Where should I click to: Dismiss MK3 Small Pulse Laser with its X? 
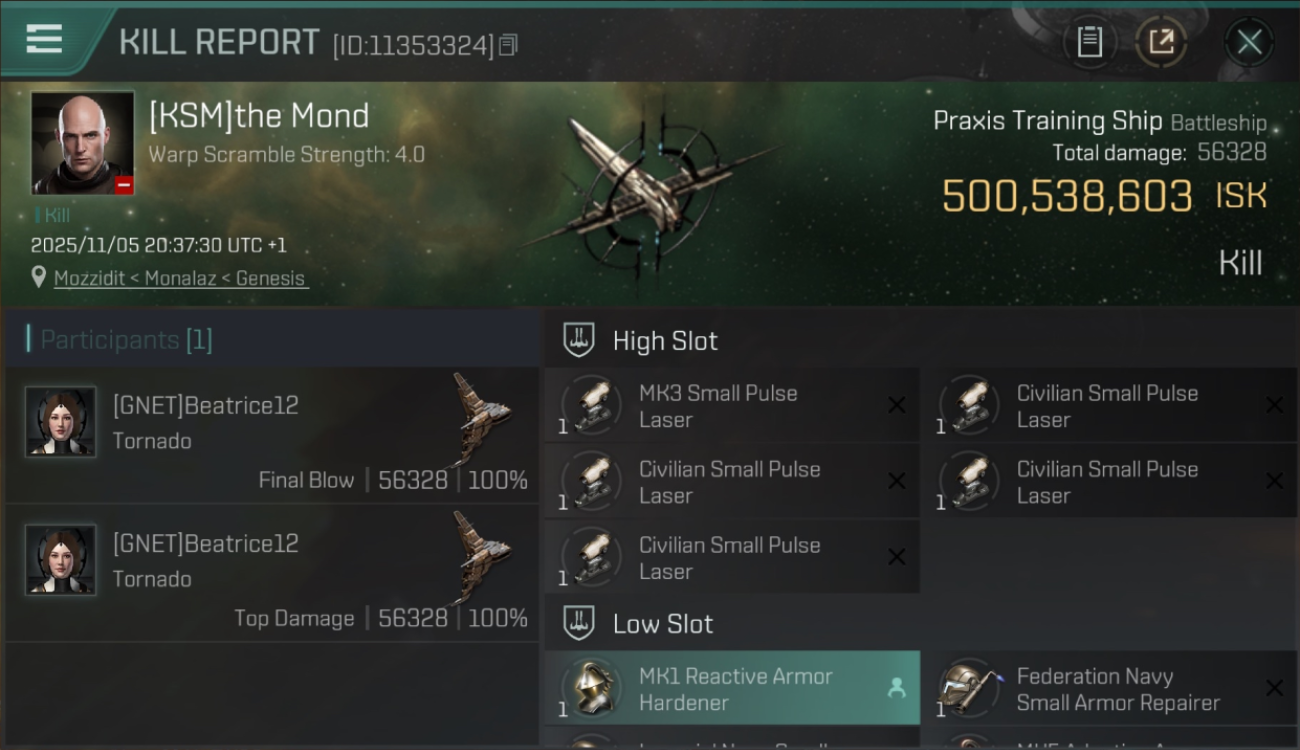click(x=898, y=405)
